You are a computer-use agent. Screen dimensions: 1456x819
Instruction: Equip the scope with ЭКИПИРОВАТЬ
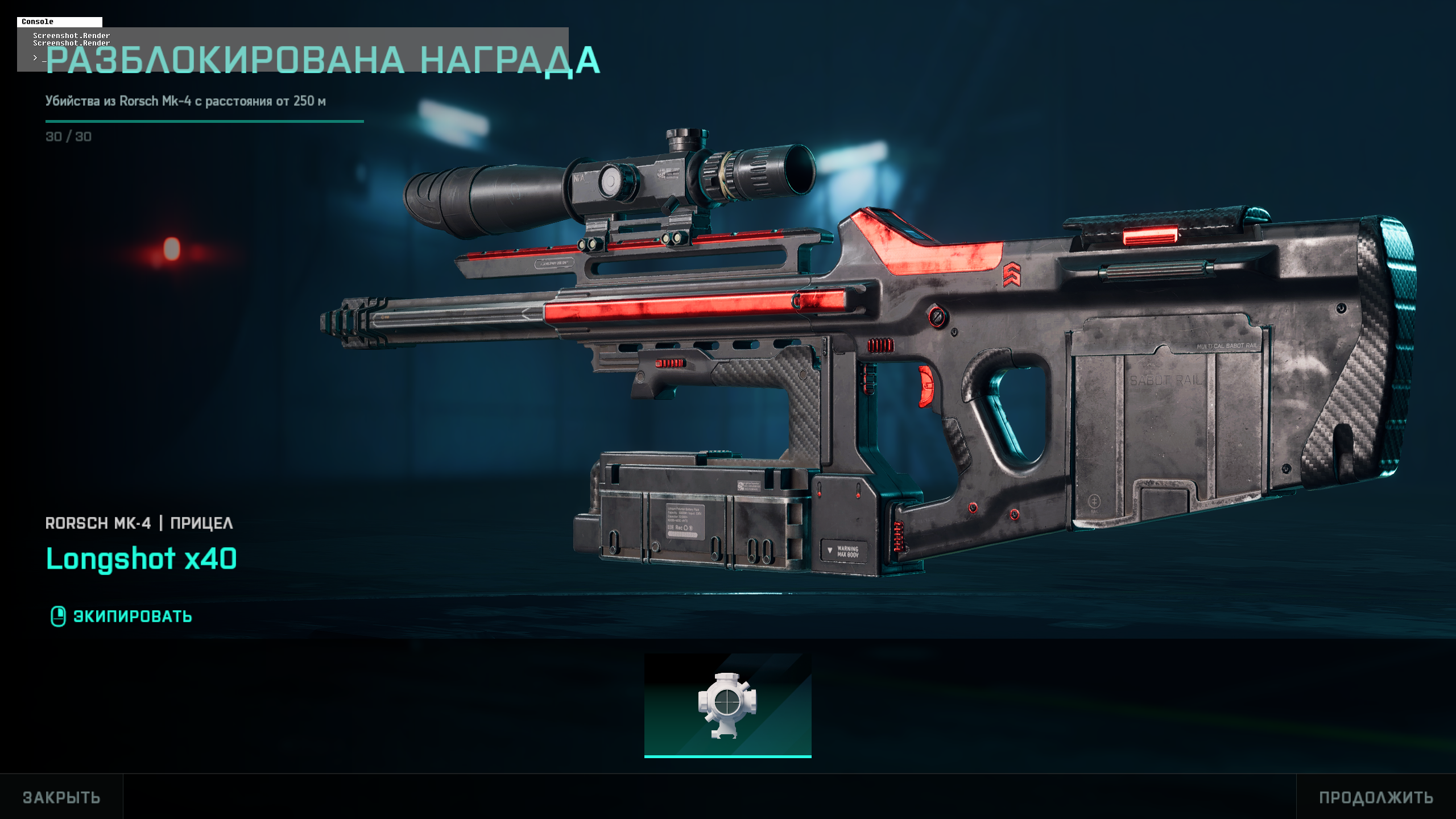click(x=122, y=617)
